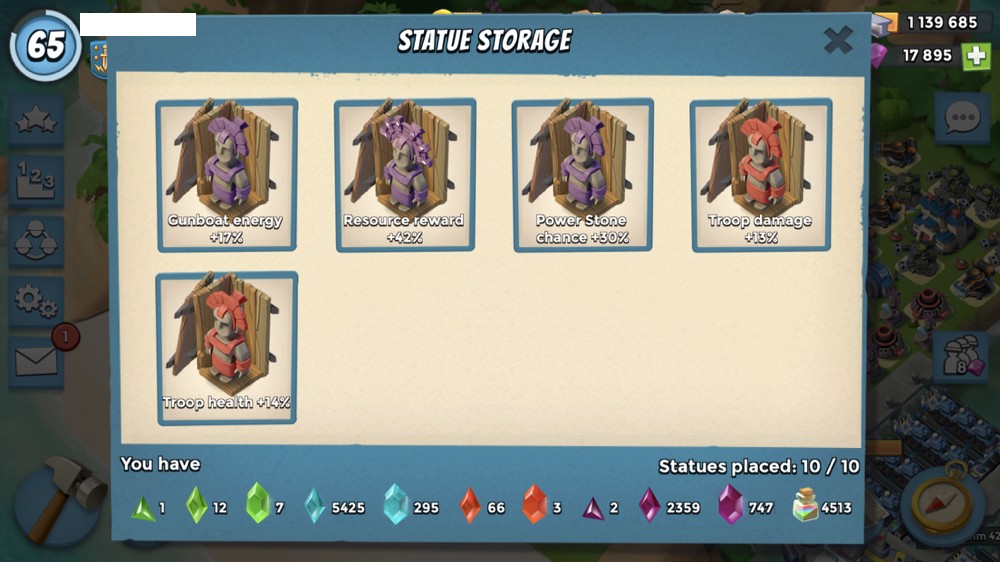Image resolution: width=1000 pixels, height=562 pixels.
Task: Open the friends circle icon
Action: coord(36,241)
